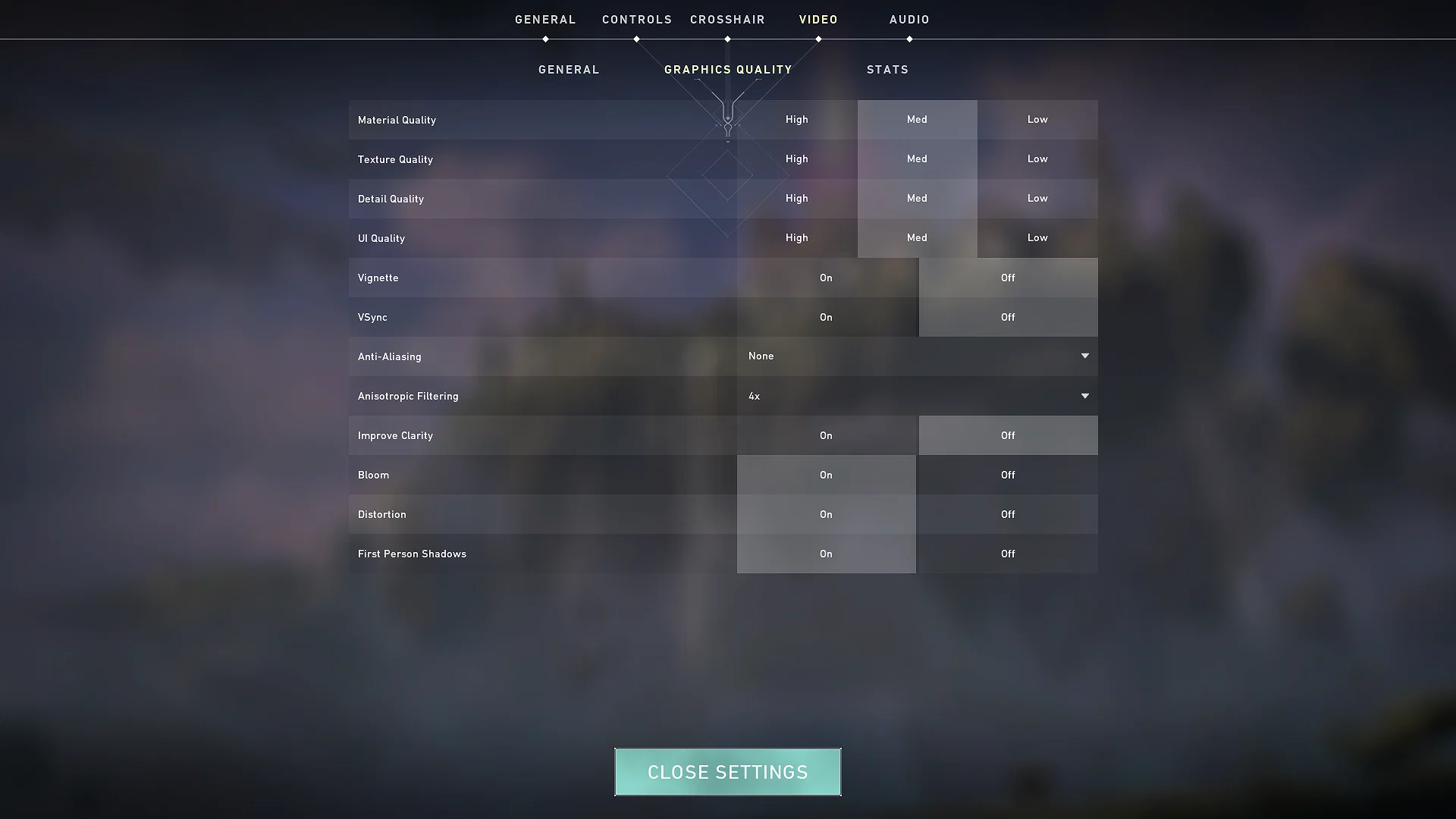Set Texture Quality to Low

(x=1037, y=159)
